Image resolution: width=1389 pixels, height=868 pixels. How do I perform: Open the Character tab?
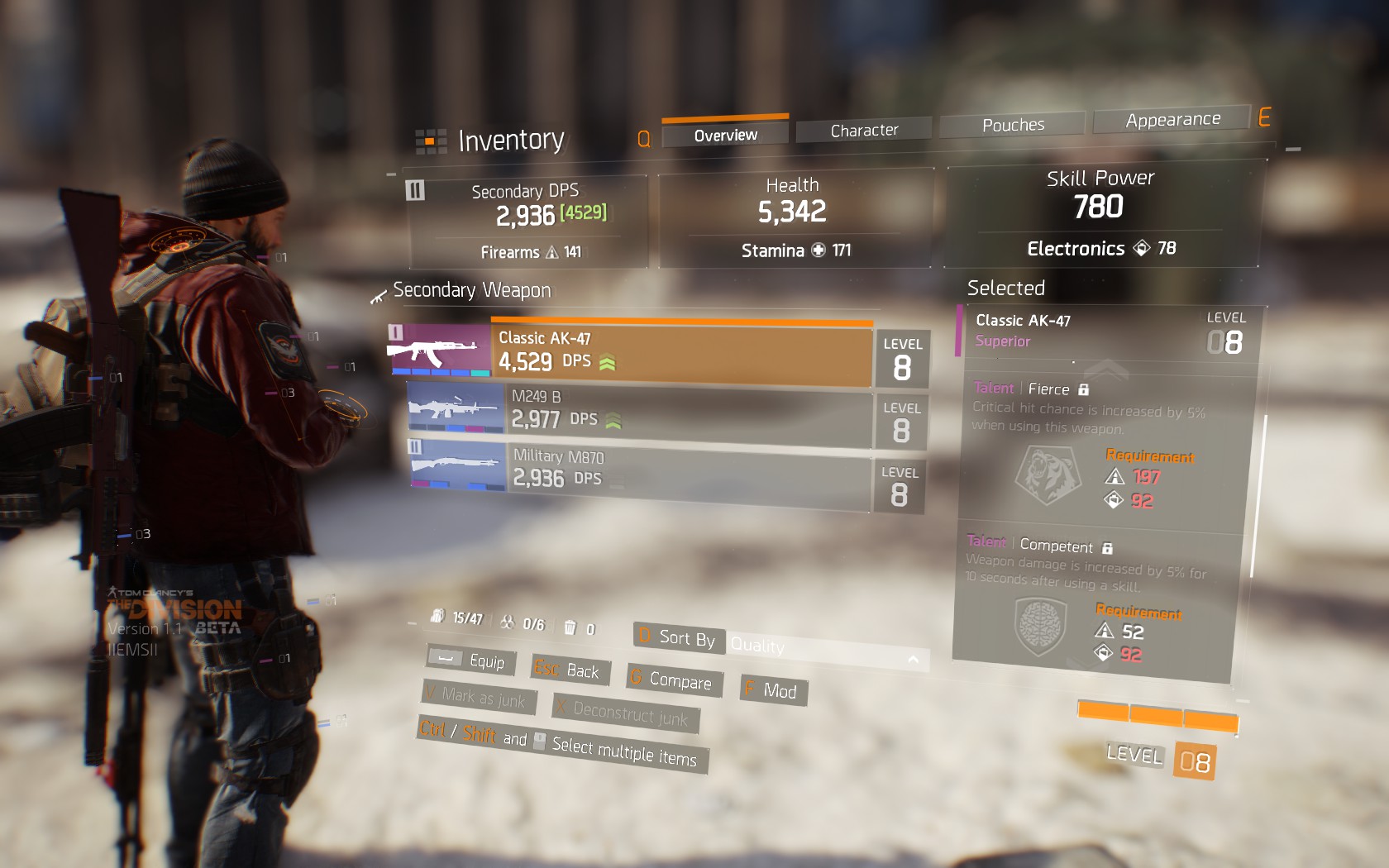(864, 131)
